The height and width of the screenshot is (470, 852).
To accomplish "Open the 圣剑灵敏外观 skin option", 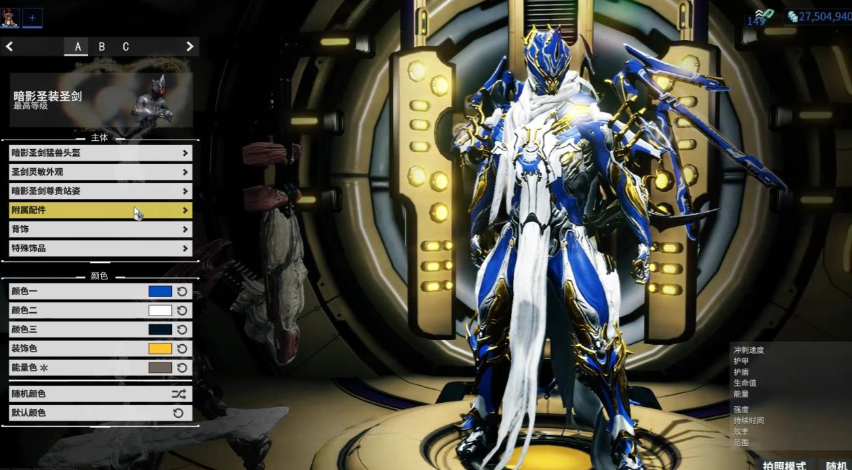I will pyautogui.click(x=100, y=172).
